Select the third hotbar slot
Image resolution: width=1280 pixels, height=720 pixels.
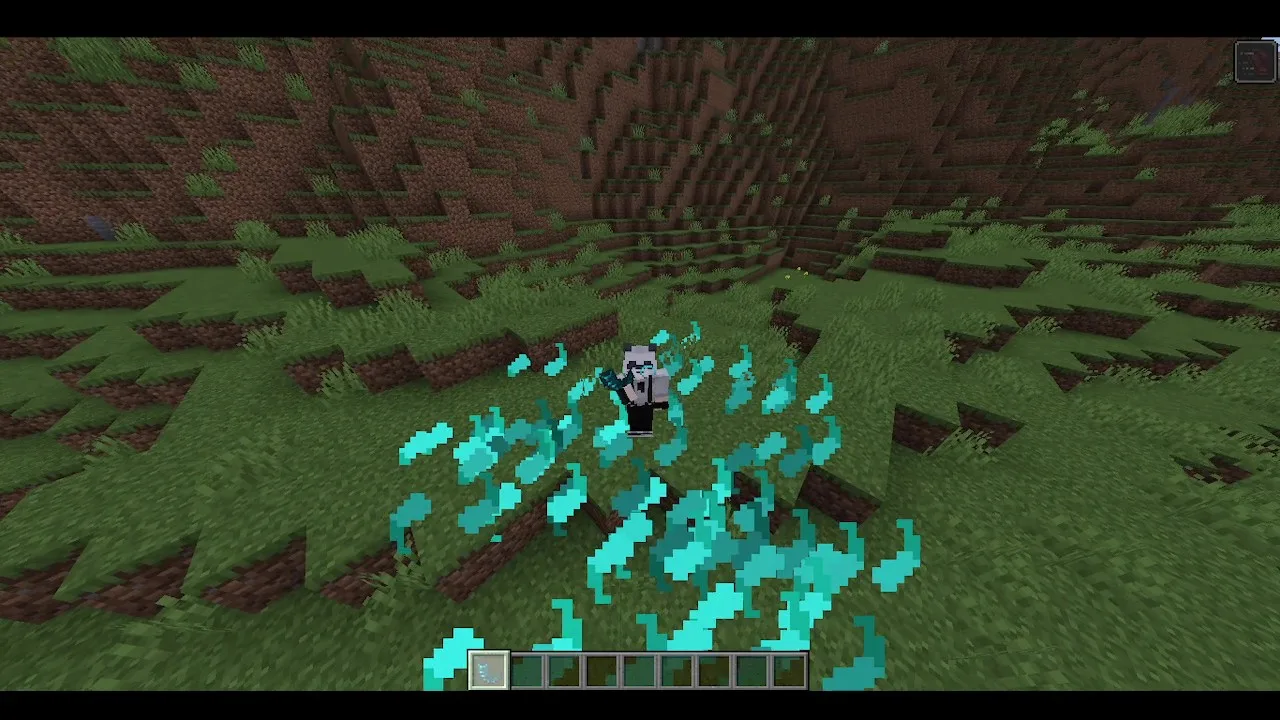(563, 672)
